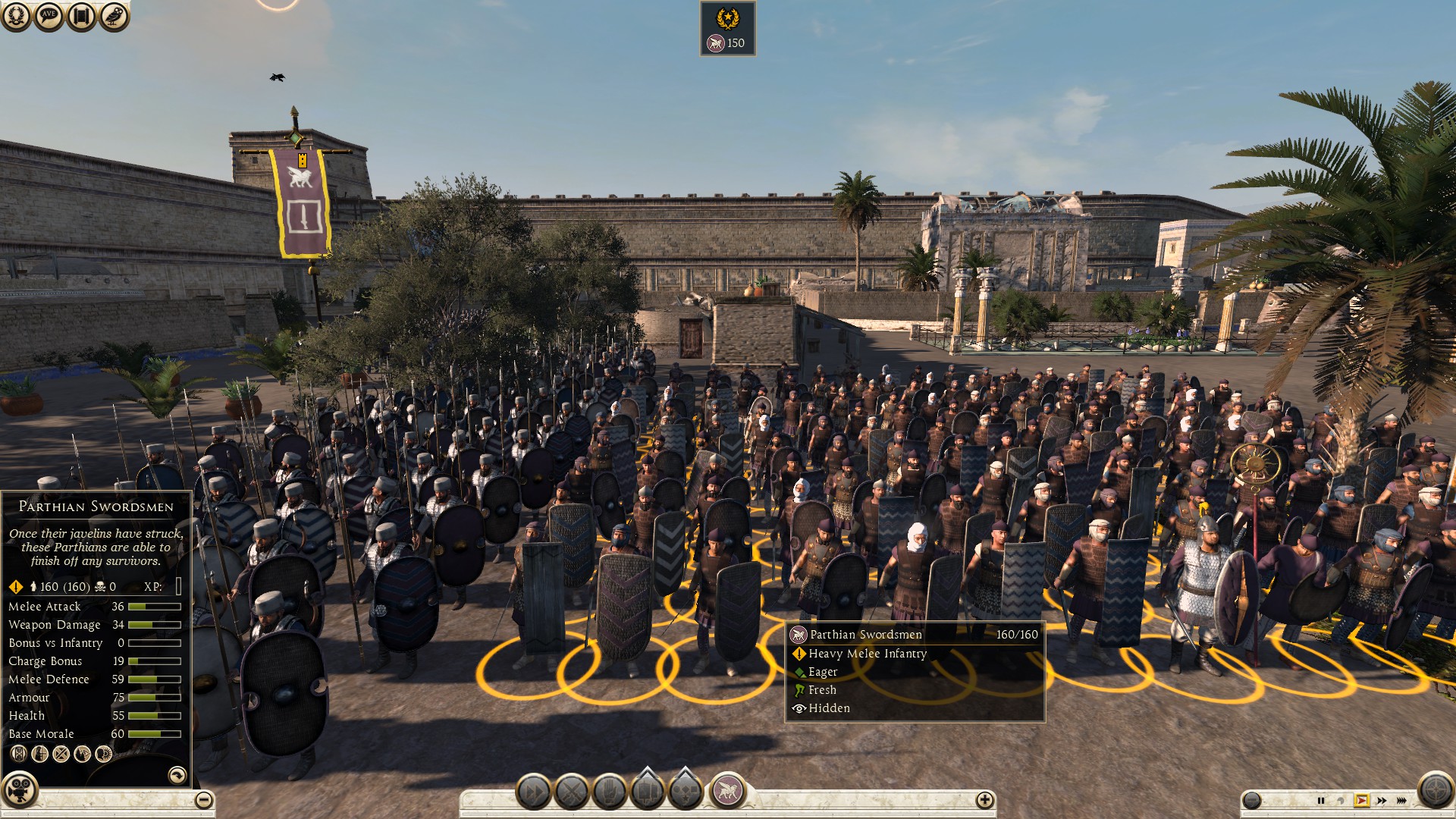1456x819 pixels.
Task: Activate melee mode crossed swords button
Action: coord(572,792)
